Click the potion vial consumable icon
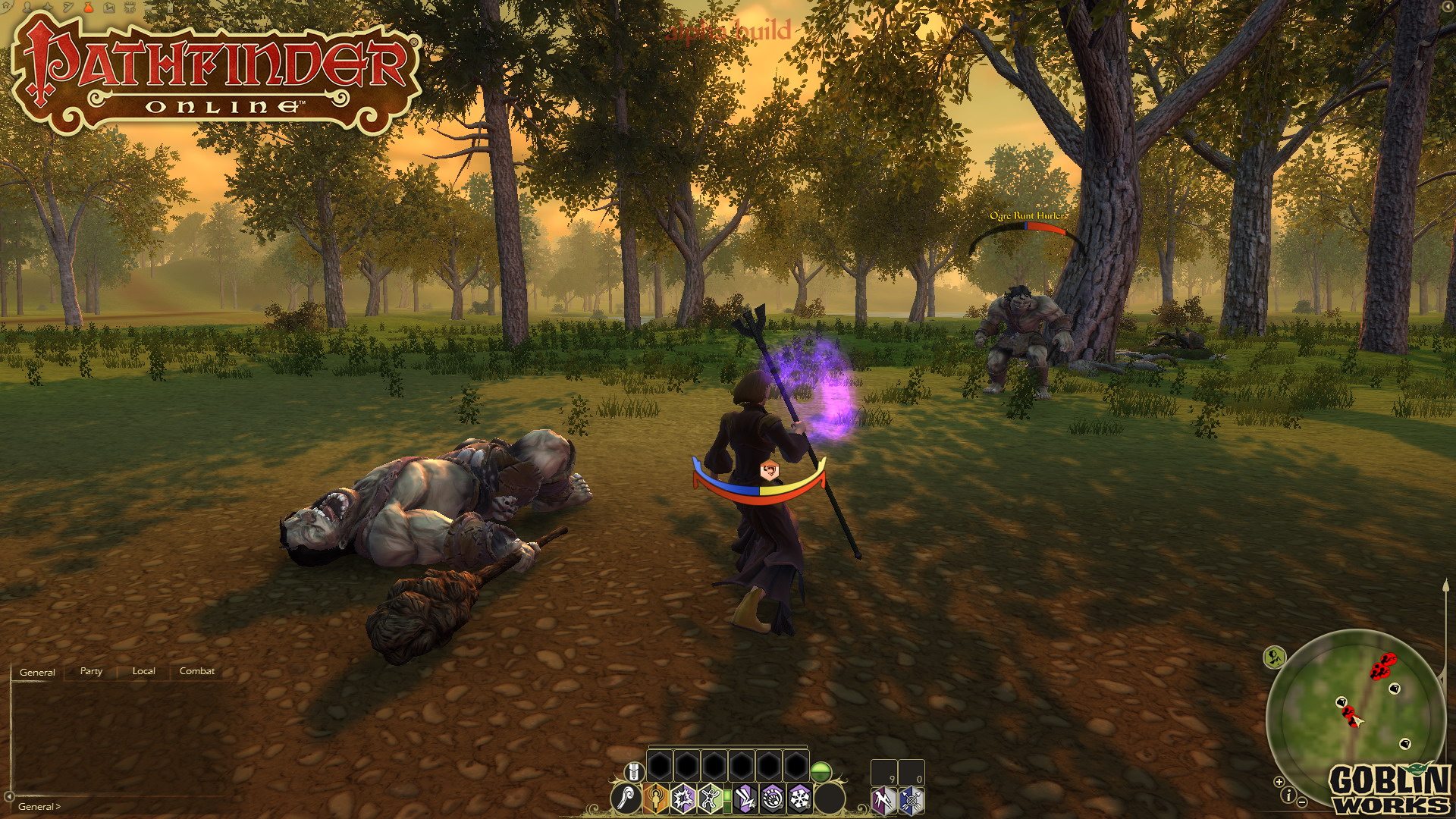This screenshot has height=819, width=1456. click(635, 772)
